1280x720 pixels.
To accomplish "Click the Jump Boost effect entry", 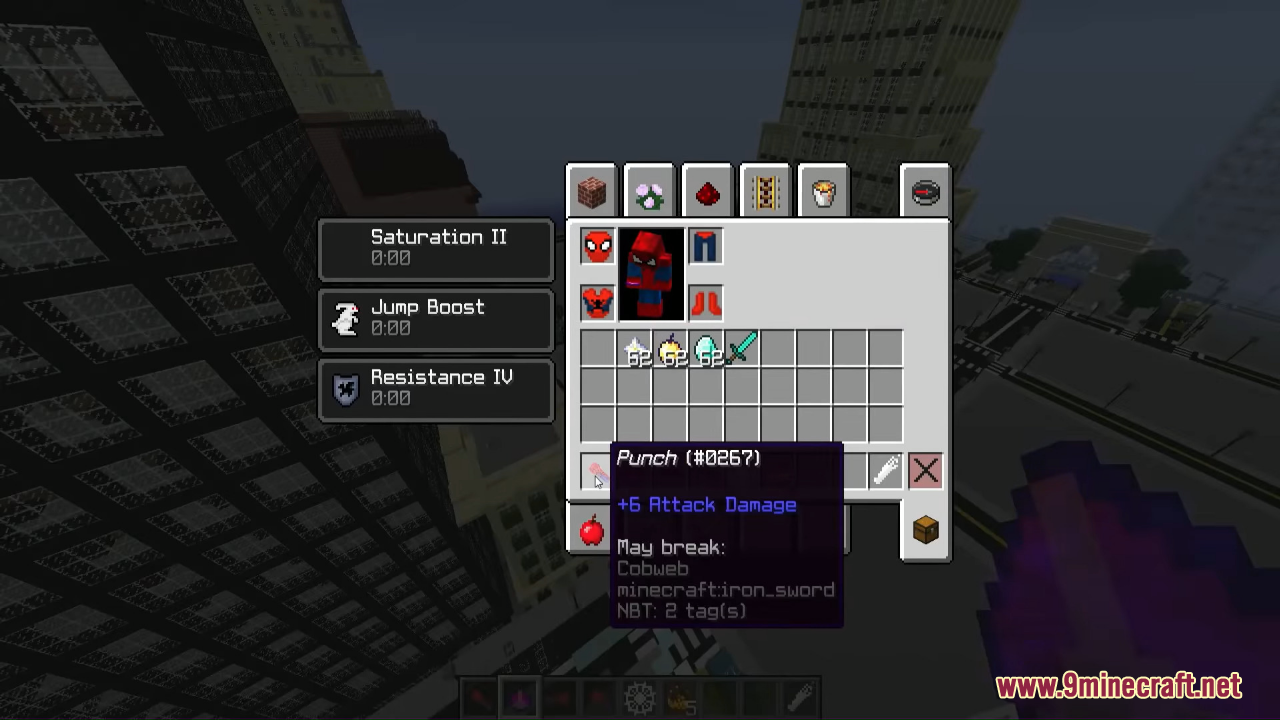I will tap(435, 317).
